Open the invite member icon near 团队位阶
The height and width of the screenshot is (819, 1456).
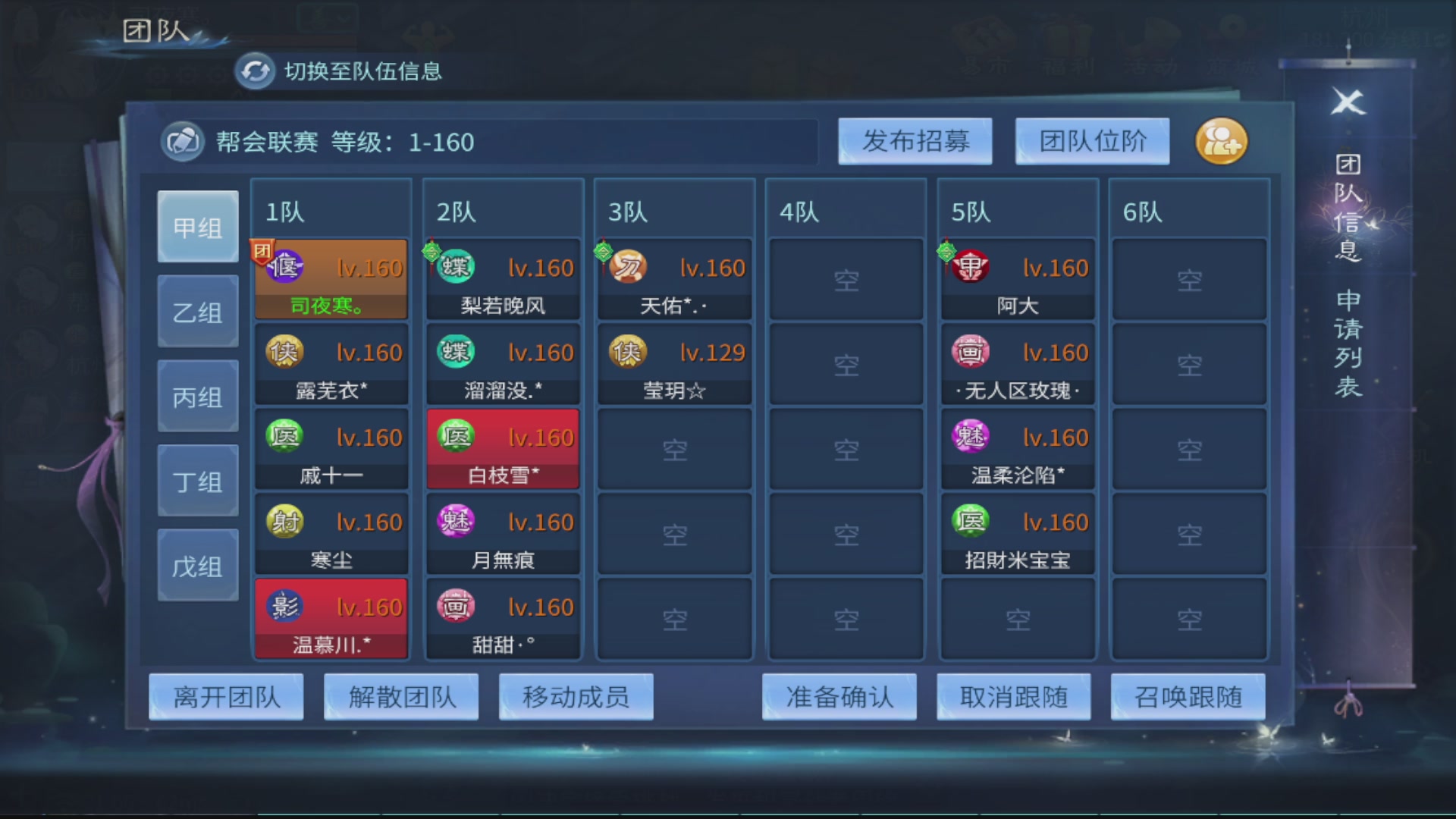[1221, 141]
